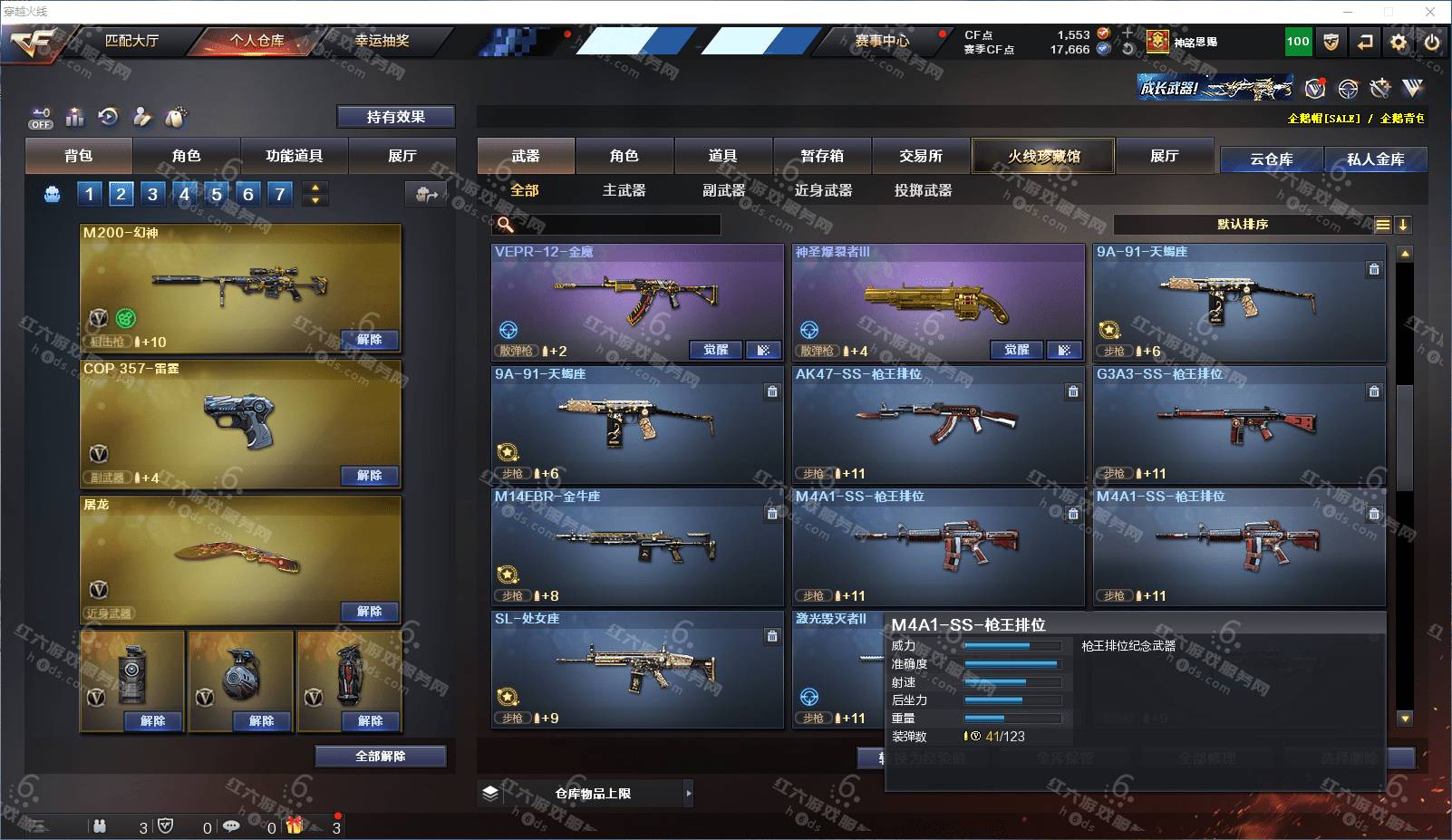Go to 幸运抽奖 lucky draw
Image resolution: width=1452 pixels, height=840 pixels.
pyautogui.click(x=382, y=41)
